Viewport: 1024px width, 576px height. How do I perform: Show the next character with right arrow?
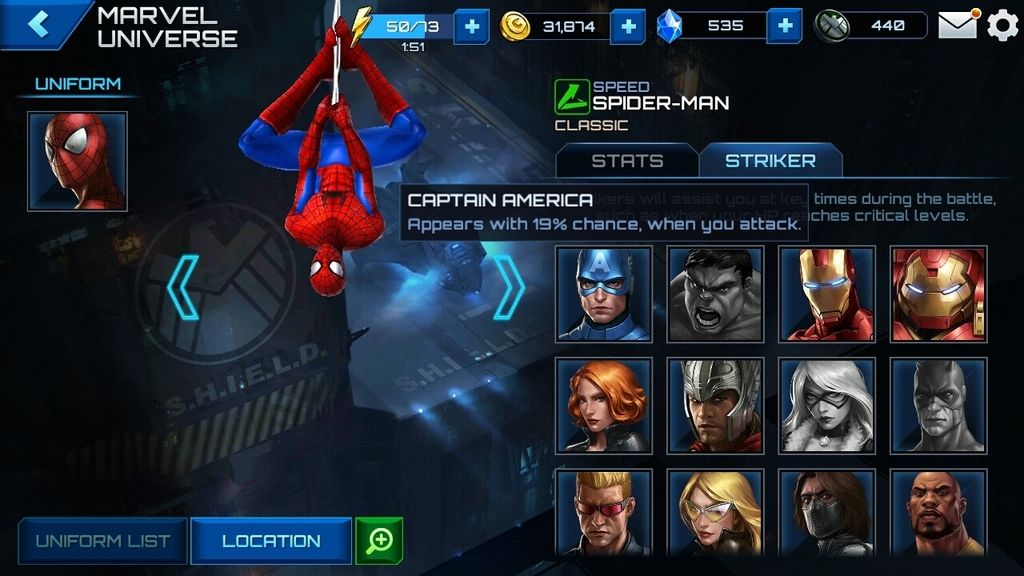[509, 287]
